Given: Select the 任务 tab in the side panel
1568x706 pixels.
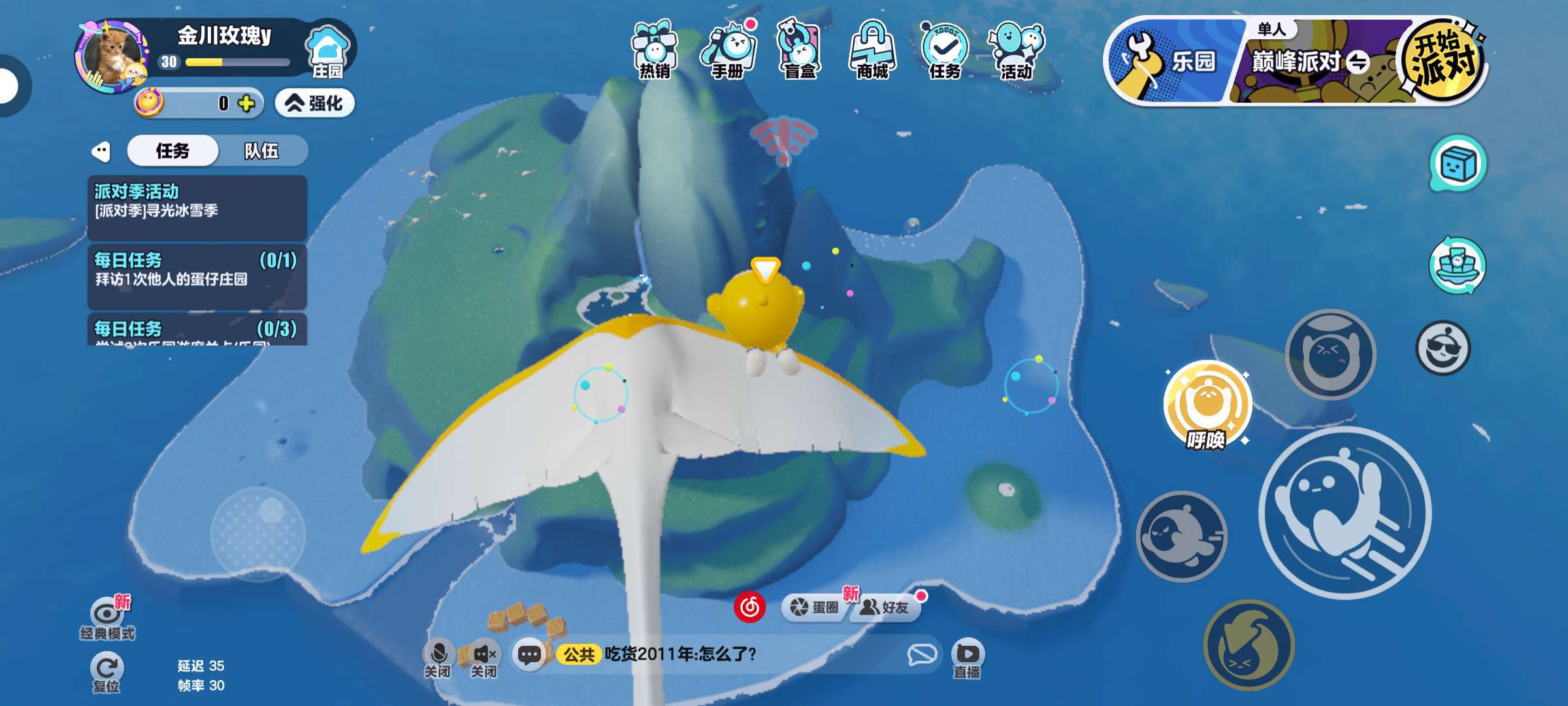Looking at the screenshot, I should click(172, 151).
